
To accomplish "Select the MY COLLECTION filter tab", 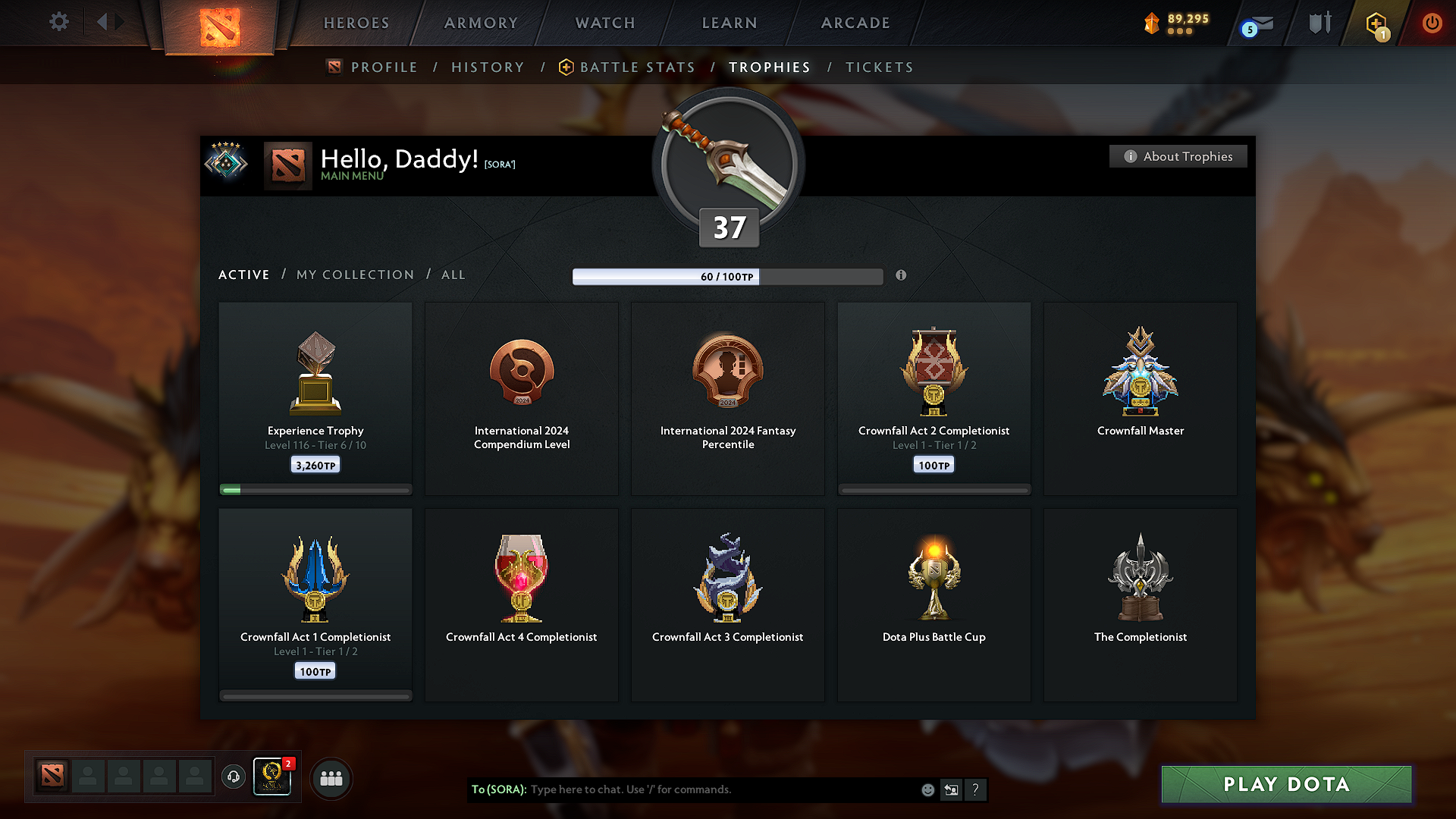I will (354, 275).
